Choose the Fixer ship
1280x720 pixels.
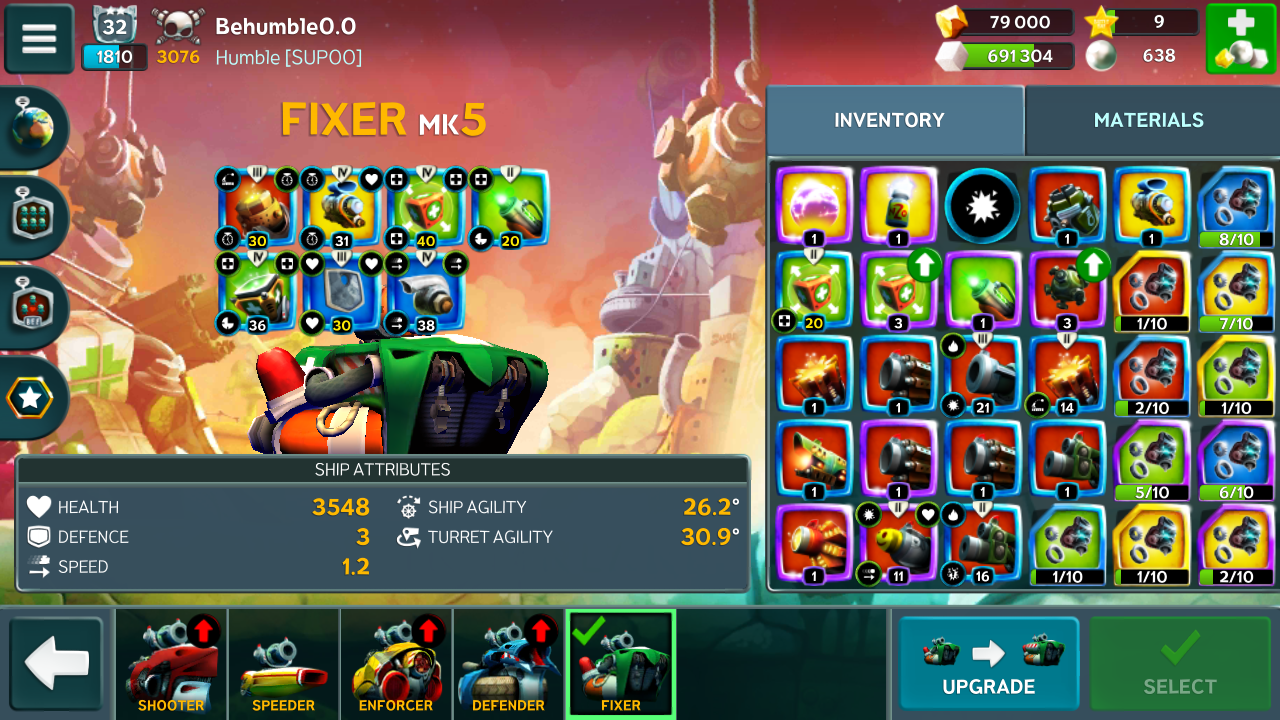[x=620, y=664]
